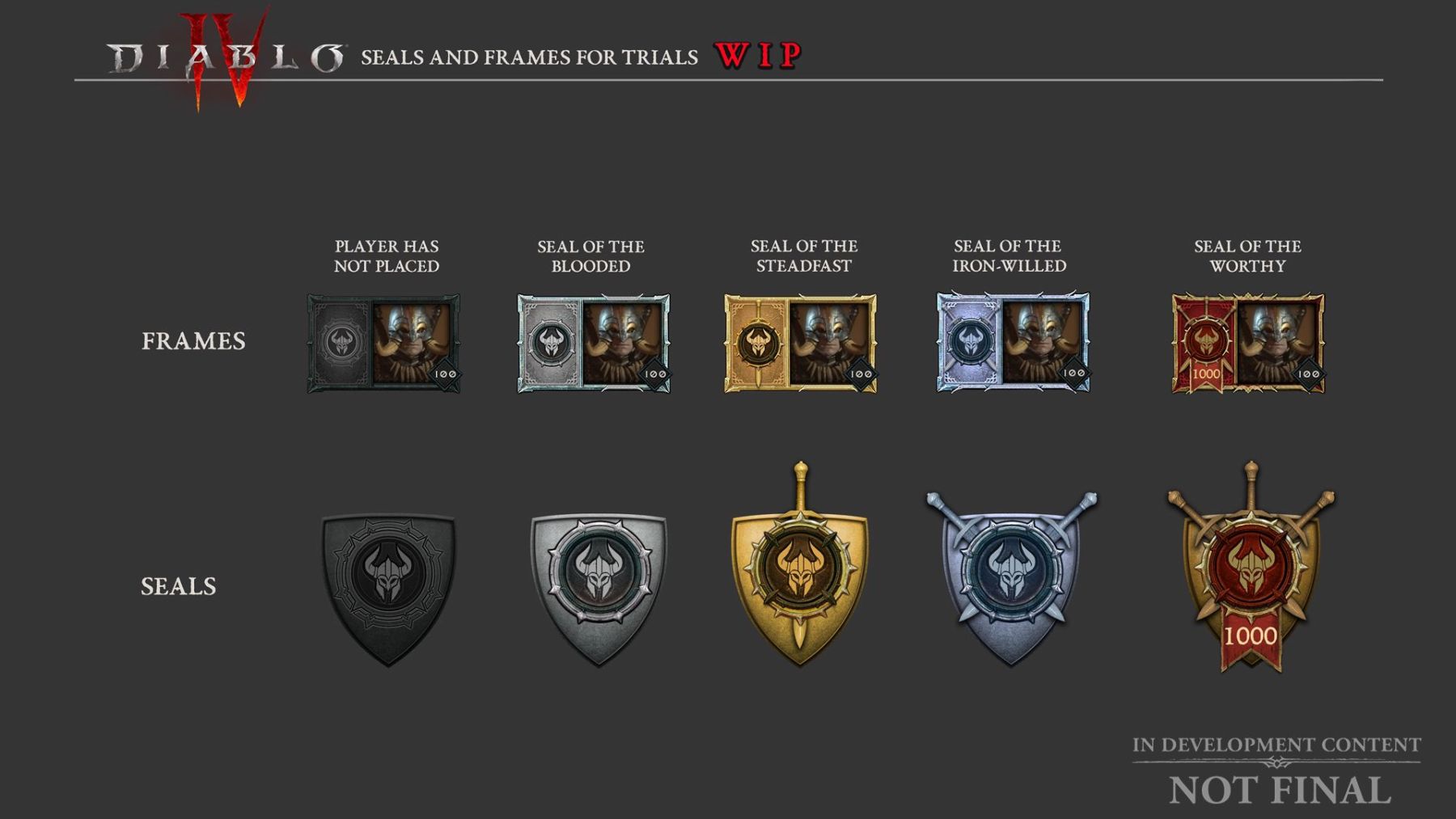The image size is (1456, 819).
Task: Select the Worthy seal with 1000 ribbon
Action: [1251, 574]
